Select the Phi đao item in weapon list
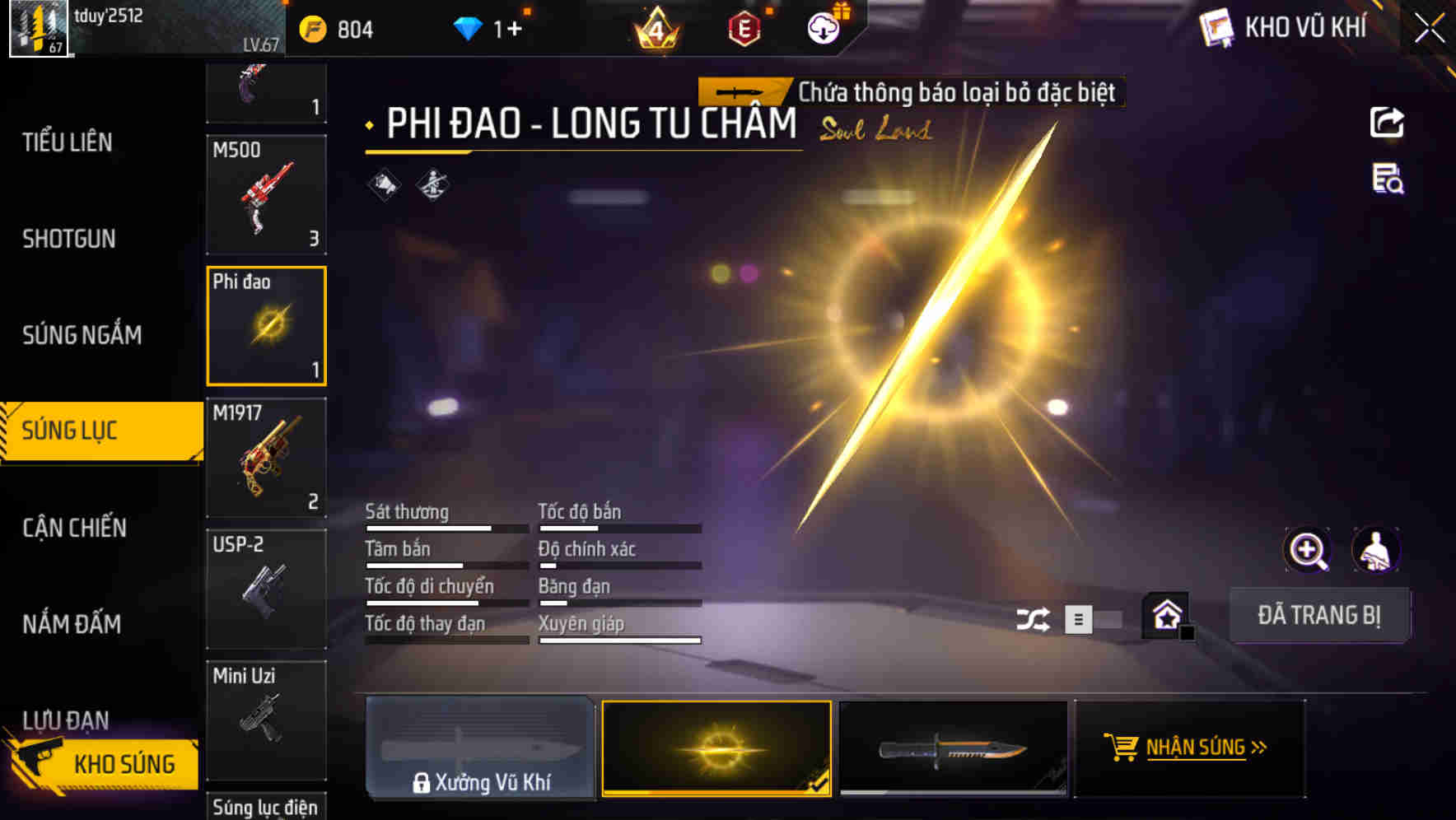 pos(266,325)
